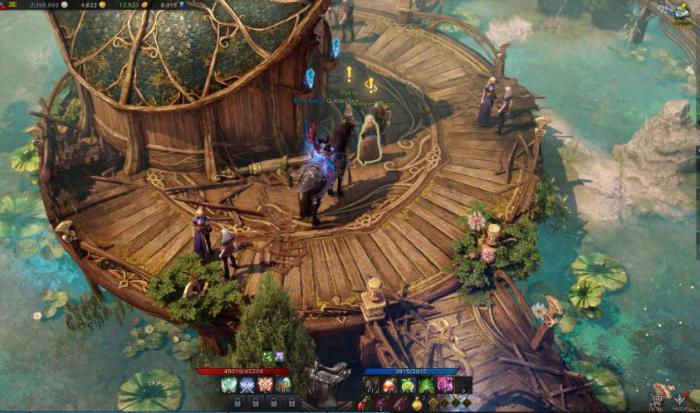The image size is (700, 413).
Task: Trigger the orange-red emblem skill
Action: pyautogui.click(x=265, y=385)
